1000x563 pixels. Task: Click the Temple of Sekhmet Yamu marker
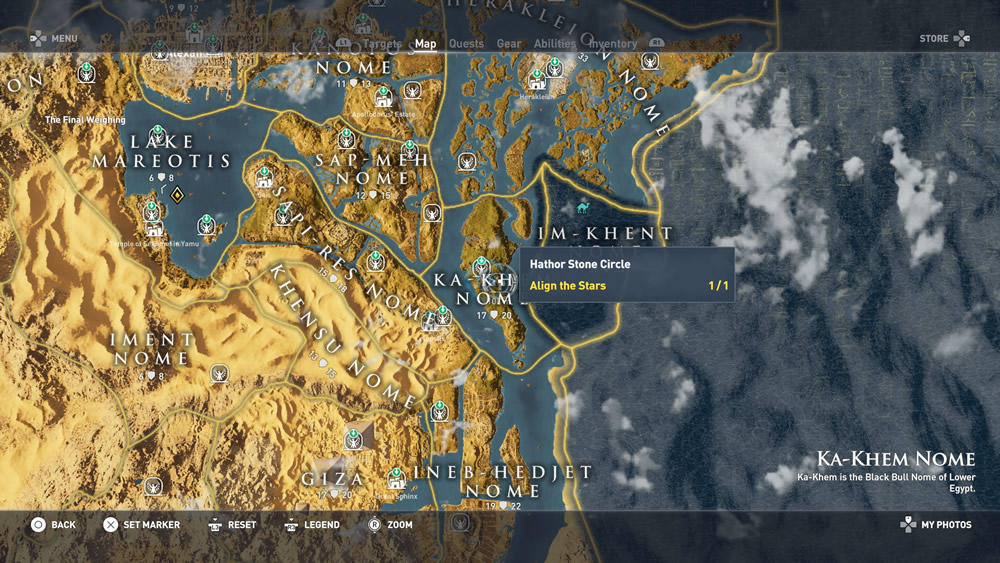[x=154, y=228]
